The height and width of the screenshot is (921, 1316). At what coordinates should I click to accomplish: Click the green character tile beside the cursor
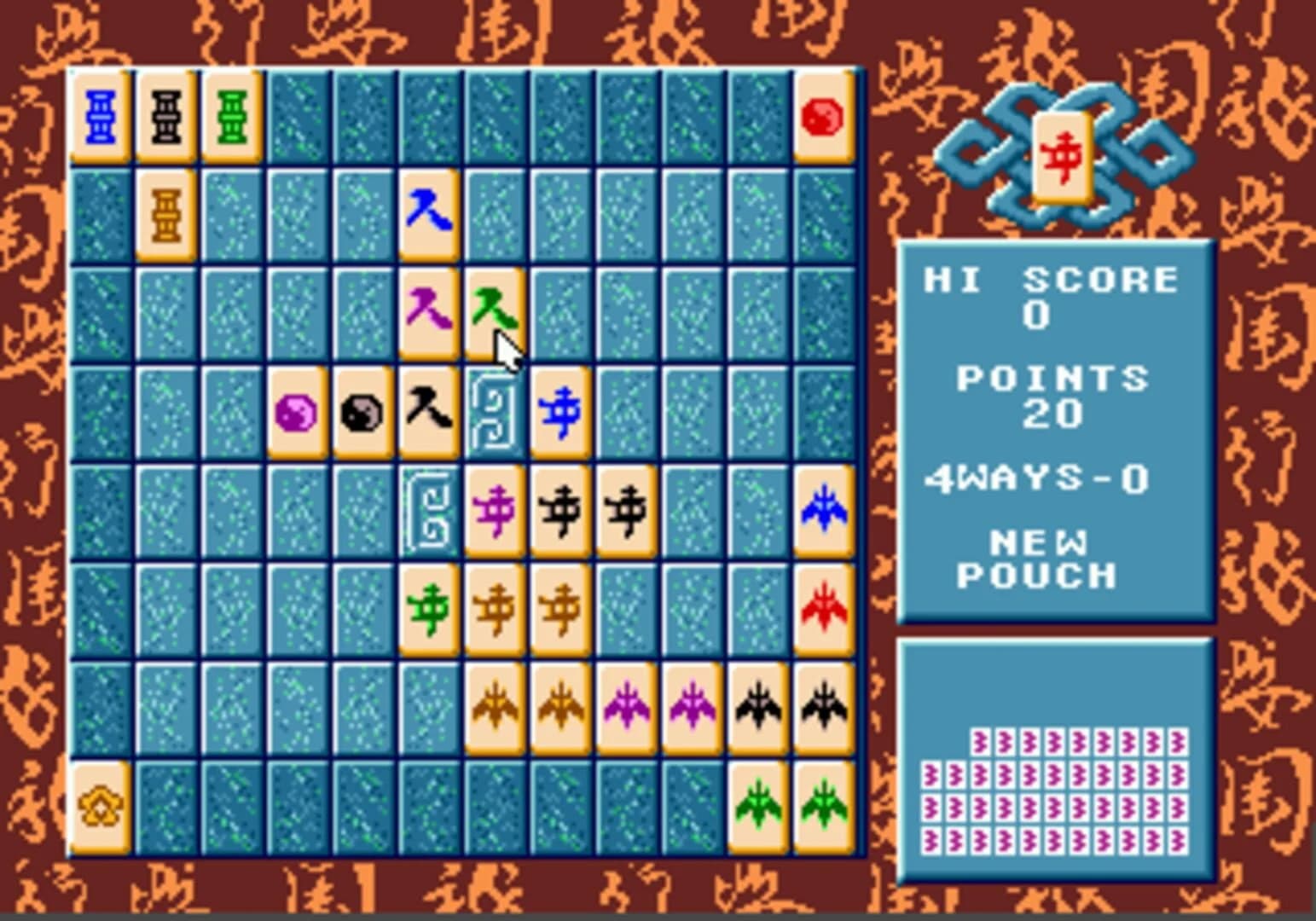495,310
